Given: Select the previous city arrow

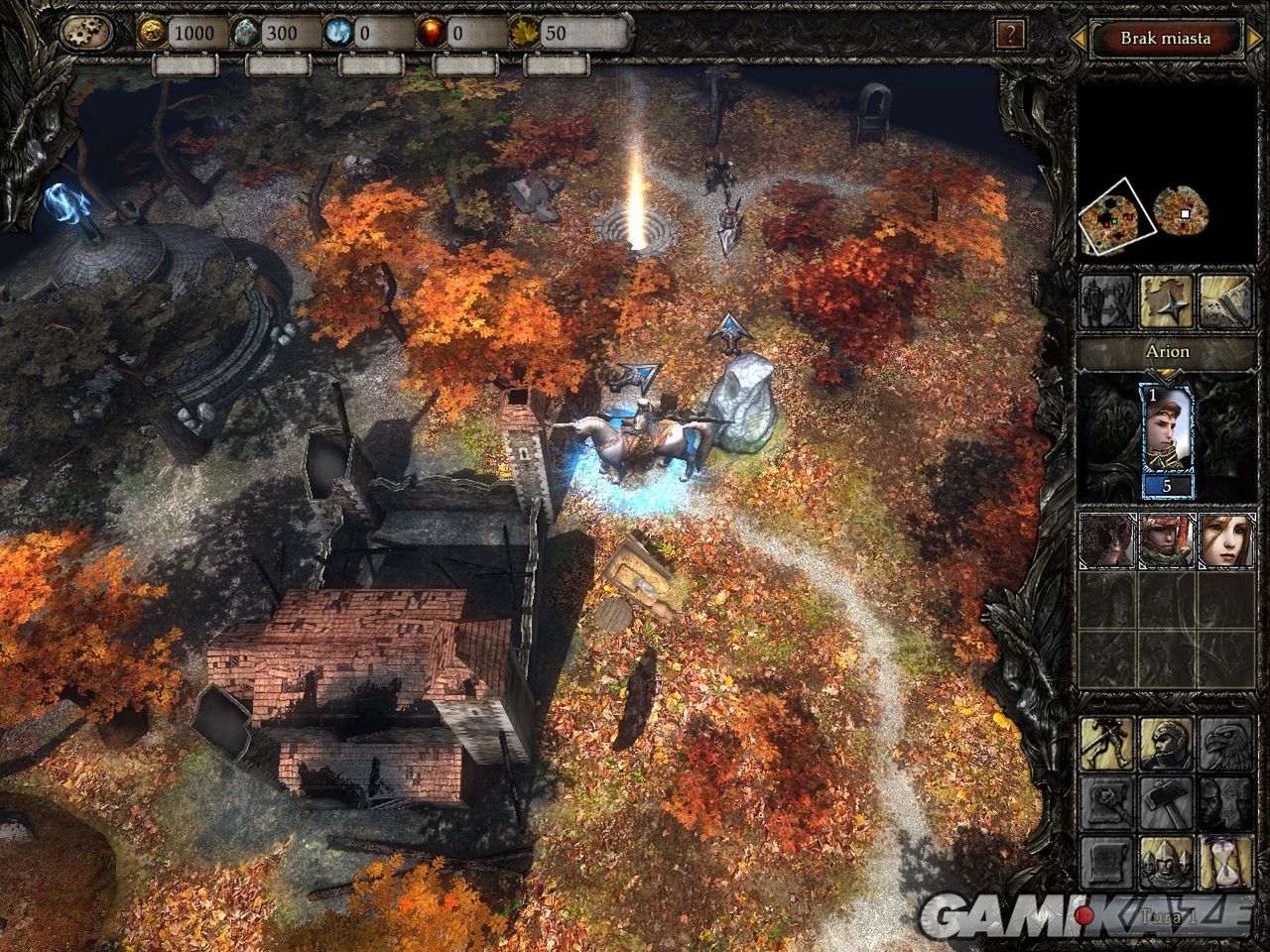Looking at the screenshot, I should point(1075,40).
